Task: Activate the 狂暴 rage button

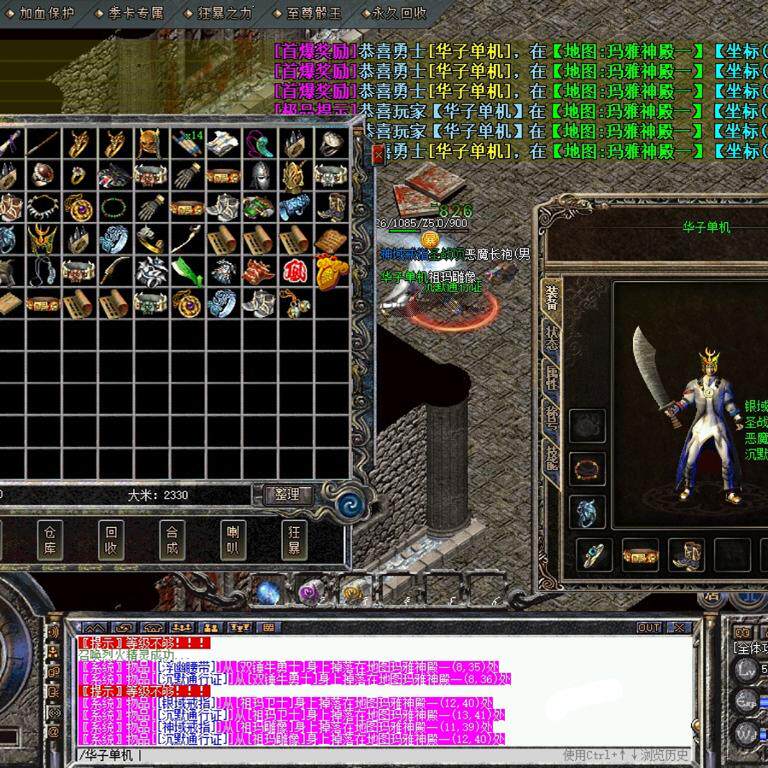Action: [x=293, y=540]
